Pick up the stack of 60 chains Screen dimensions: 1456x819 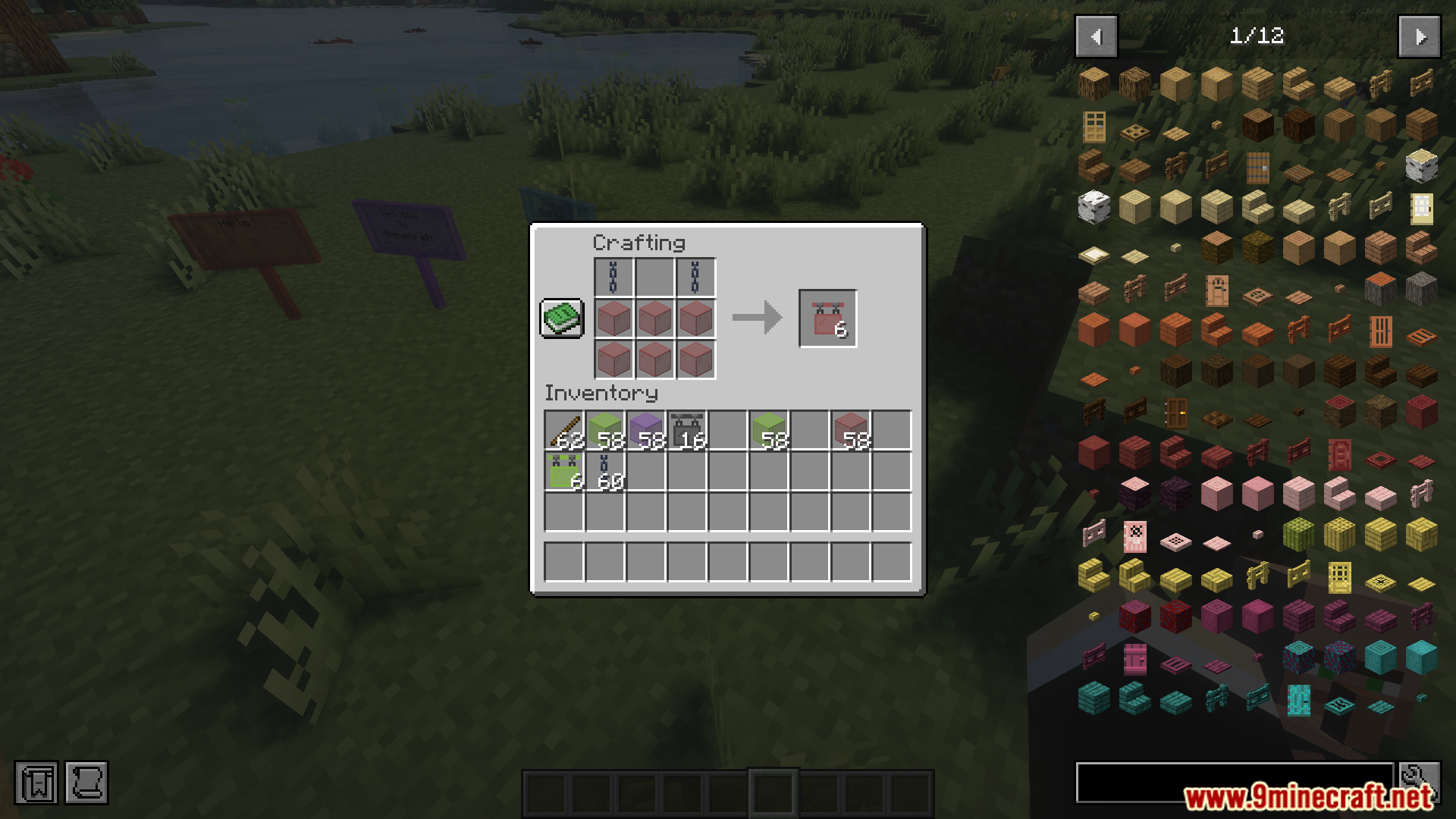click(605, 472)
